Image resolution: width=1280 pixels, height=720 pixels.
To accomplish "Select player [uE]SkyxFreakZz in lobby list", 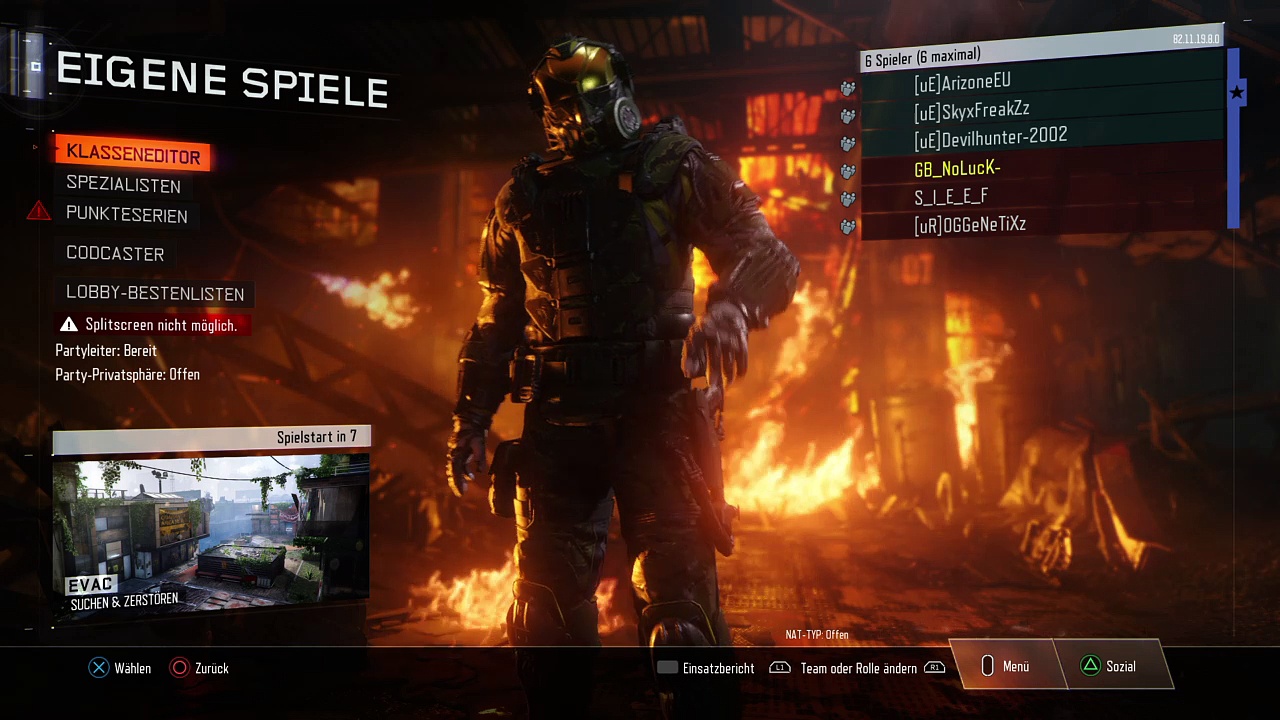I will [x=1040, y=111].
